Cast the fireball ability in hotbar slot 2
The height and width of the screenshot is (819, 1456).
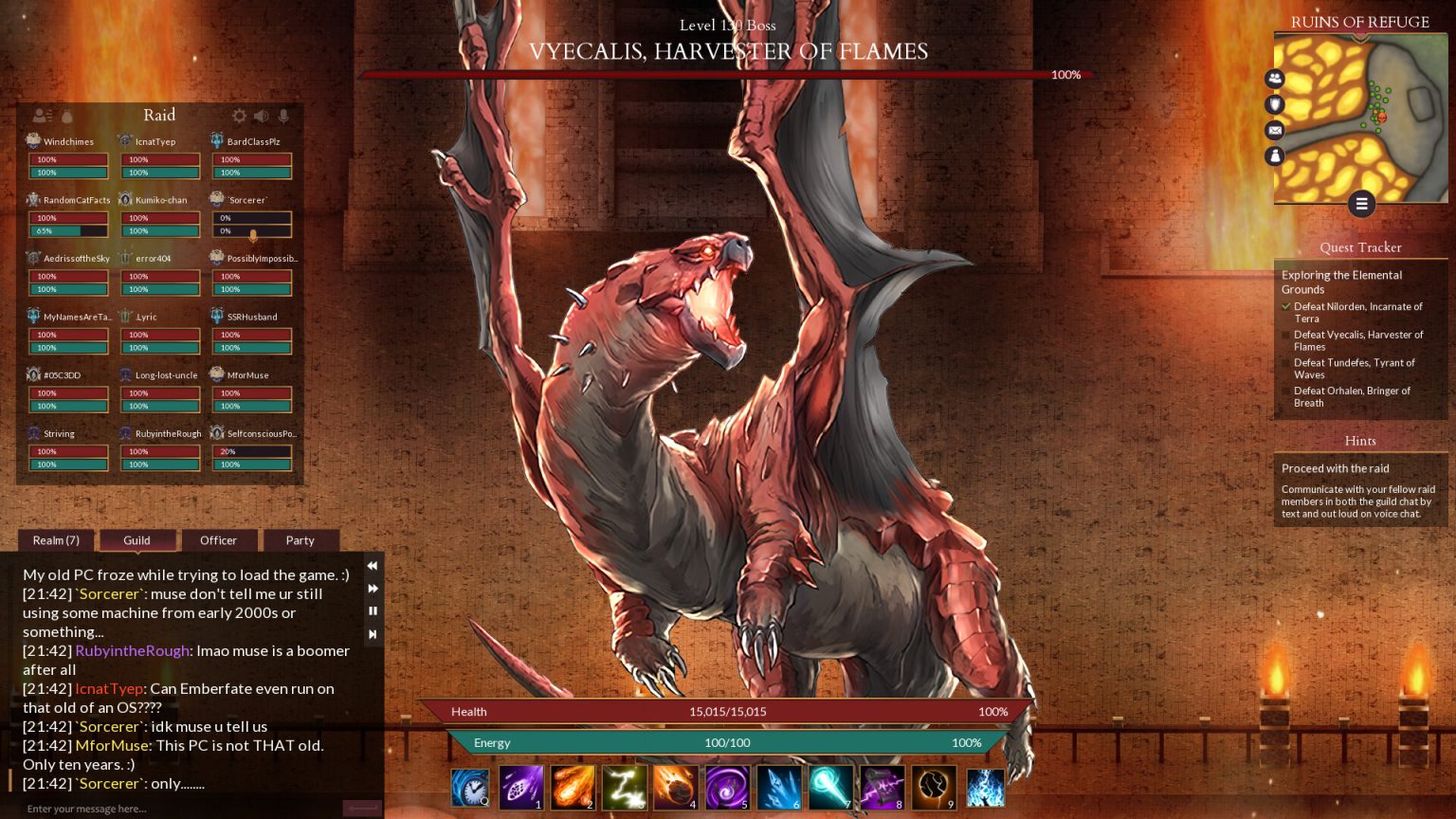point(573,787)
